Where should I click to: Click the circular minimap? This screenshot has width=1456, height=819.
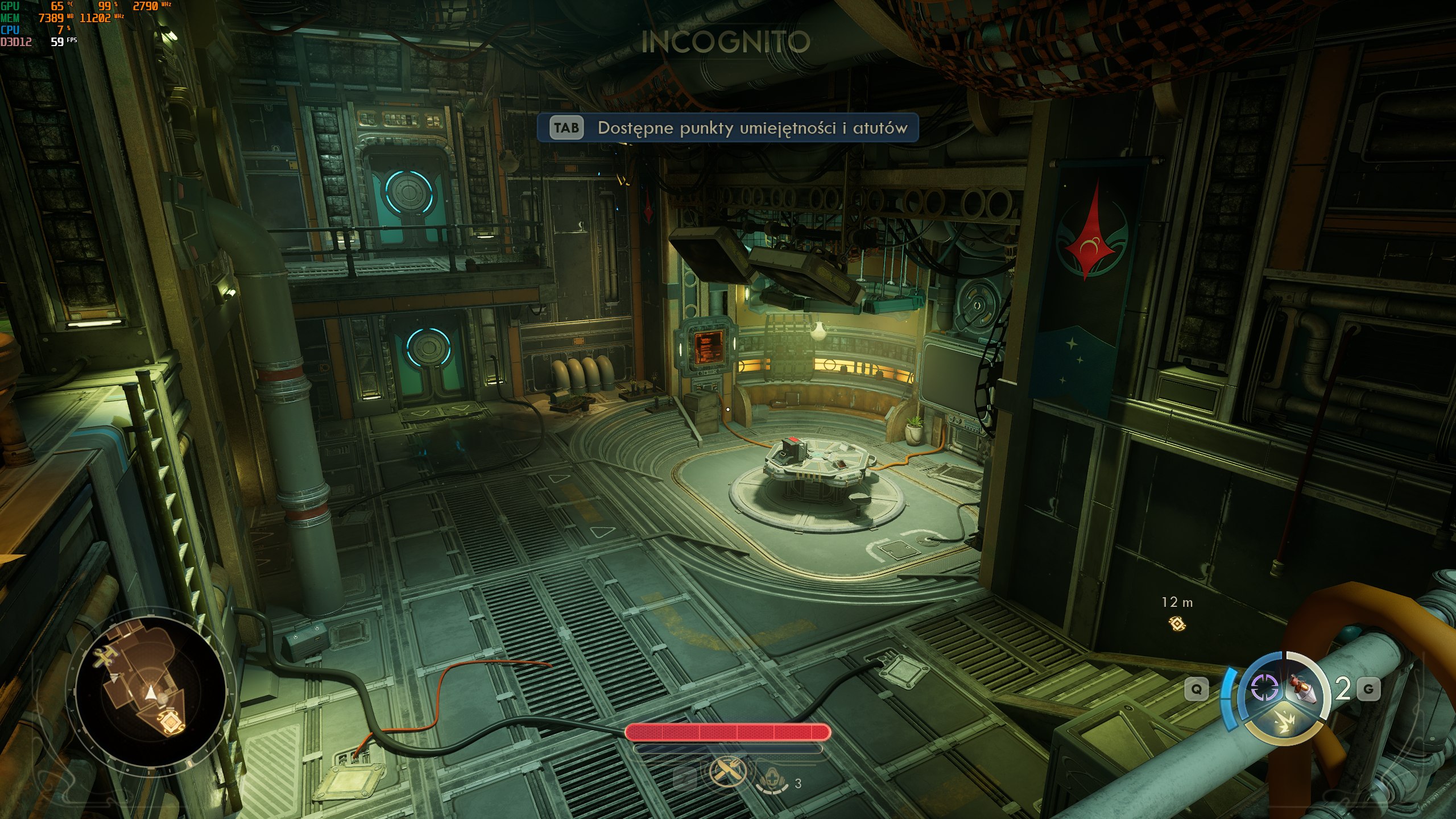(150, 692)
